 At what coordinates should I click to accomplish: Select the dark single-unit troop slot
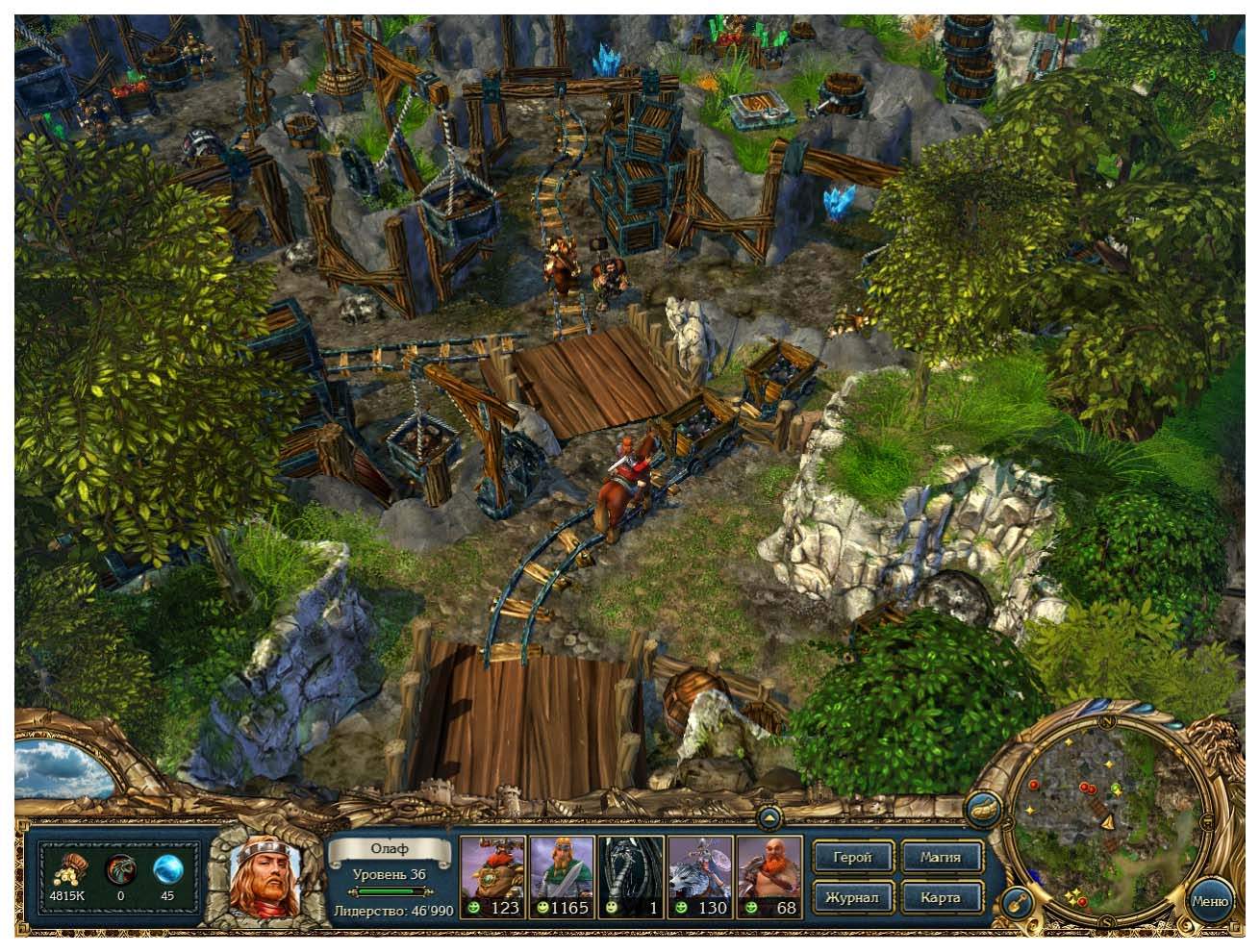631,877
